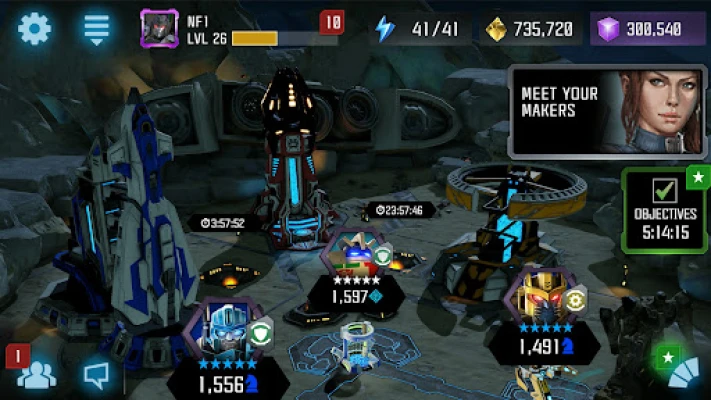This screenshot has width=711, height=400.
Task: Select the yellow bot rated 1,491
Action: click(x=531, y=300)
